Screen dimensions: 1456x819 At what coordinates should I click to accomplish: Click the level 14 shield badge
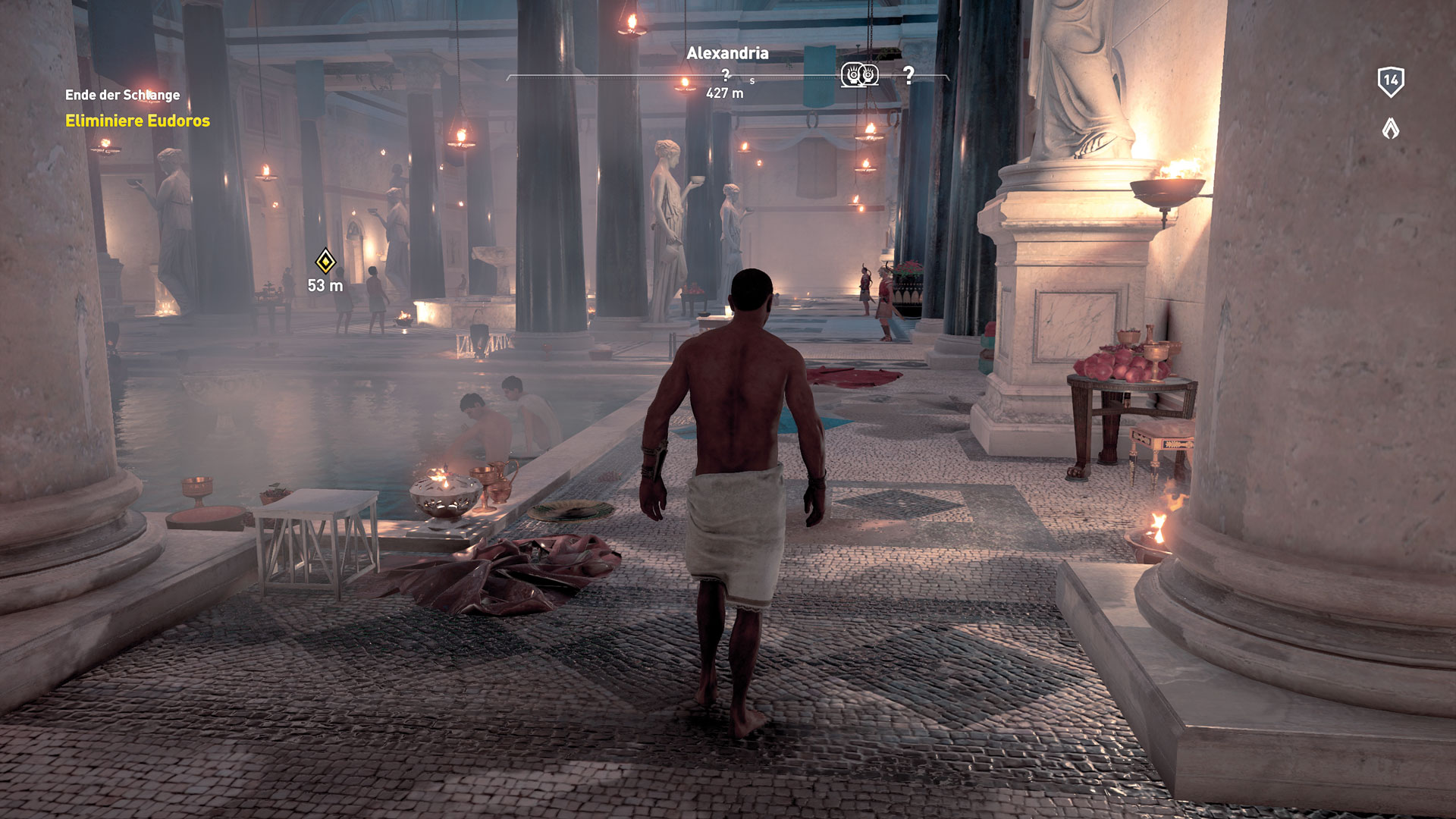pos(1390,81)
